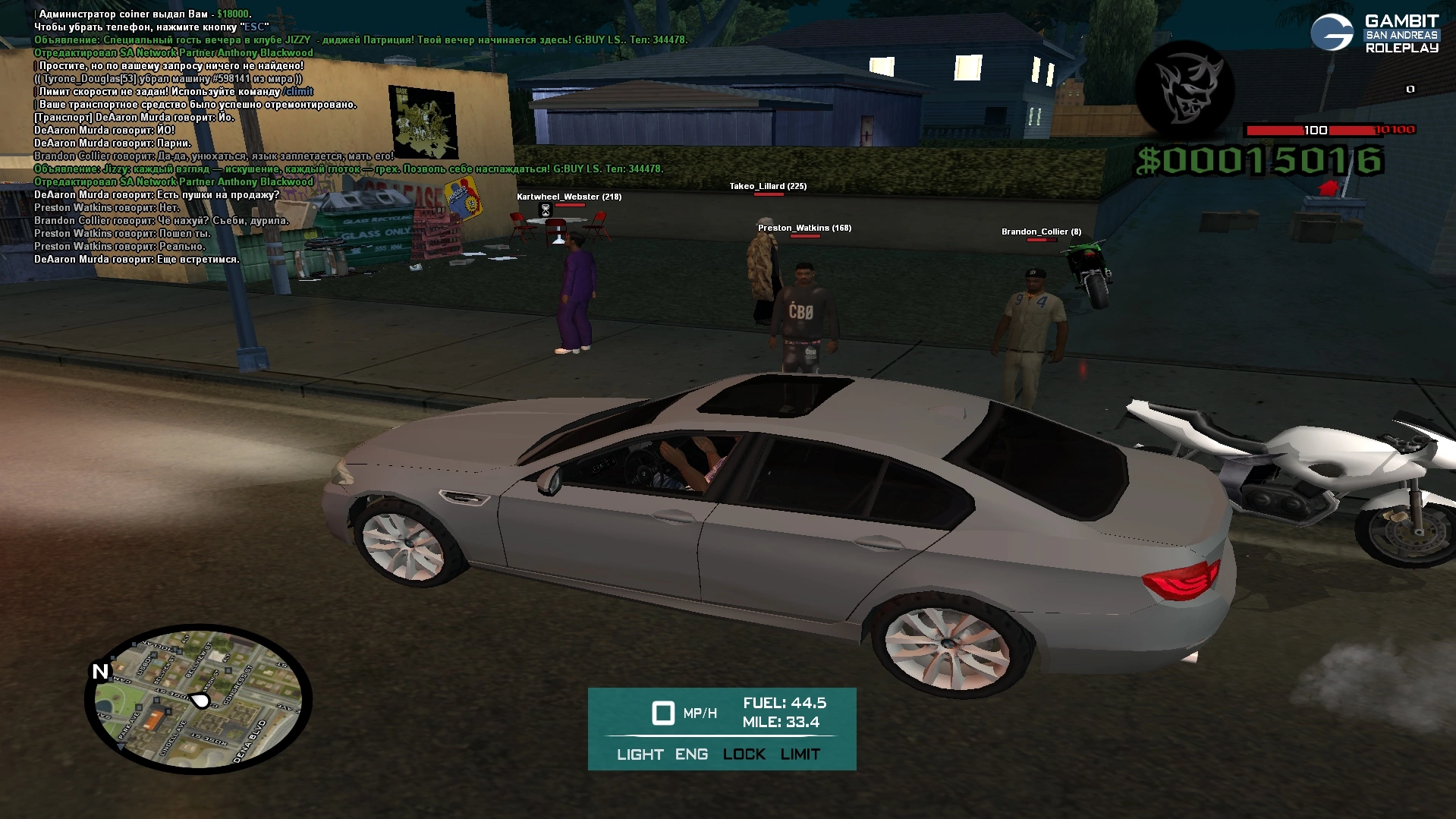Click the north N marker on the minimap

(100, 671)
